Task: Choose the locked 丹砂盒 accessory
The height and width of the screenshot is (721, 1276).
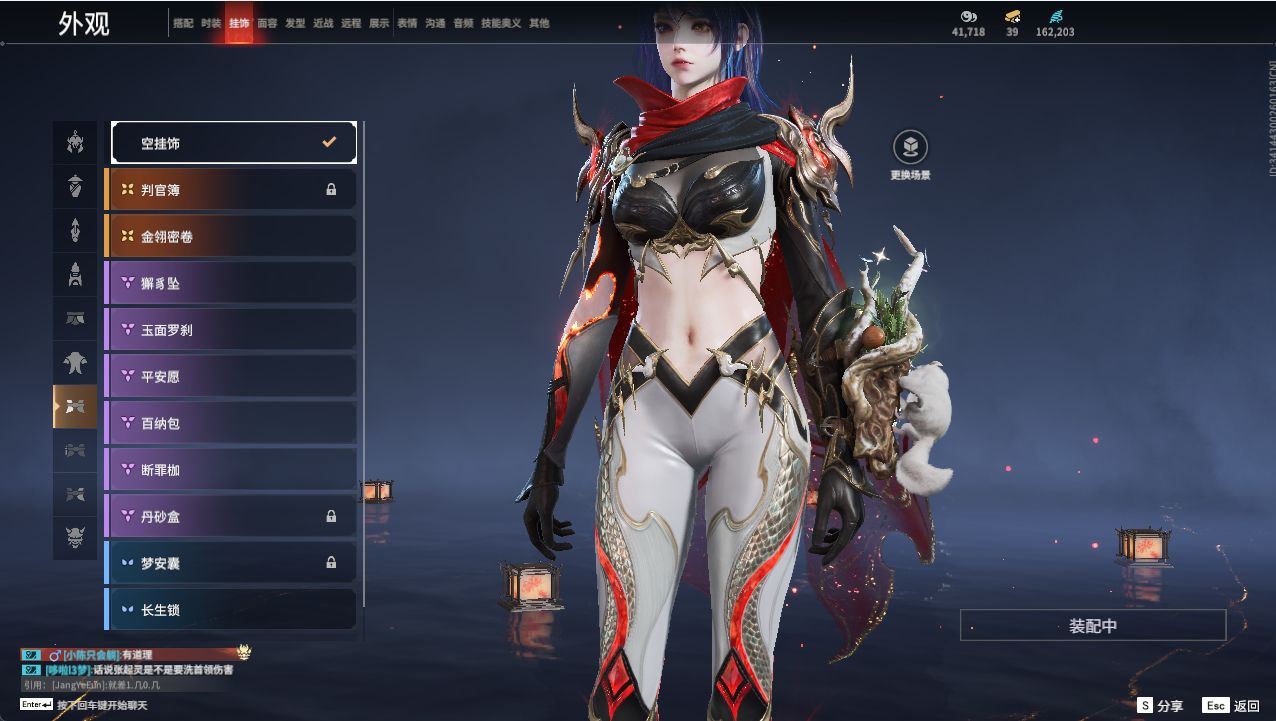Action: click(x=231, y=516)
